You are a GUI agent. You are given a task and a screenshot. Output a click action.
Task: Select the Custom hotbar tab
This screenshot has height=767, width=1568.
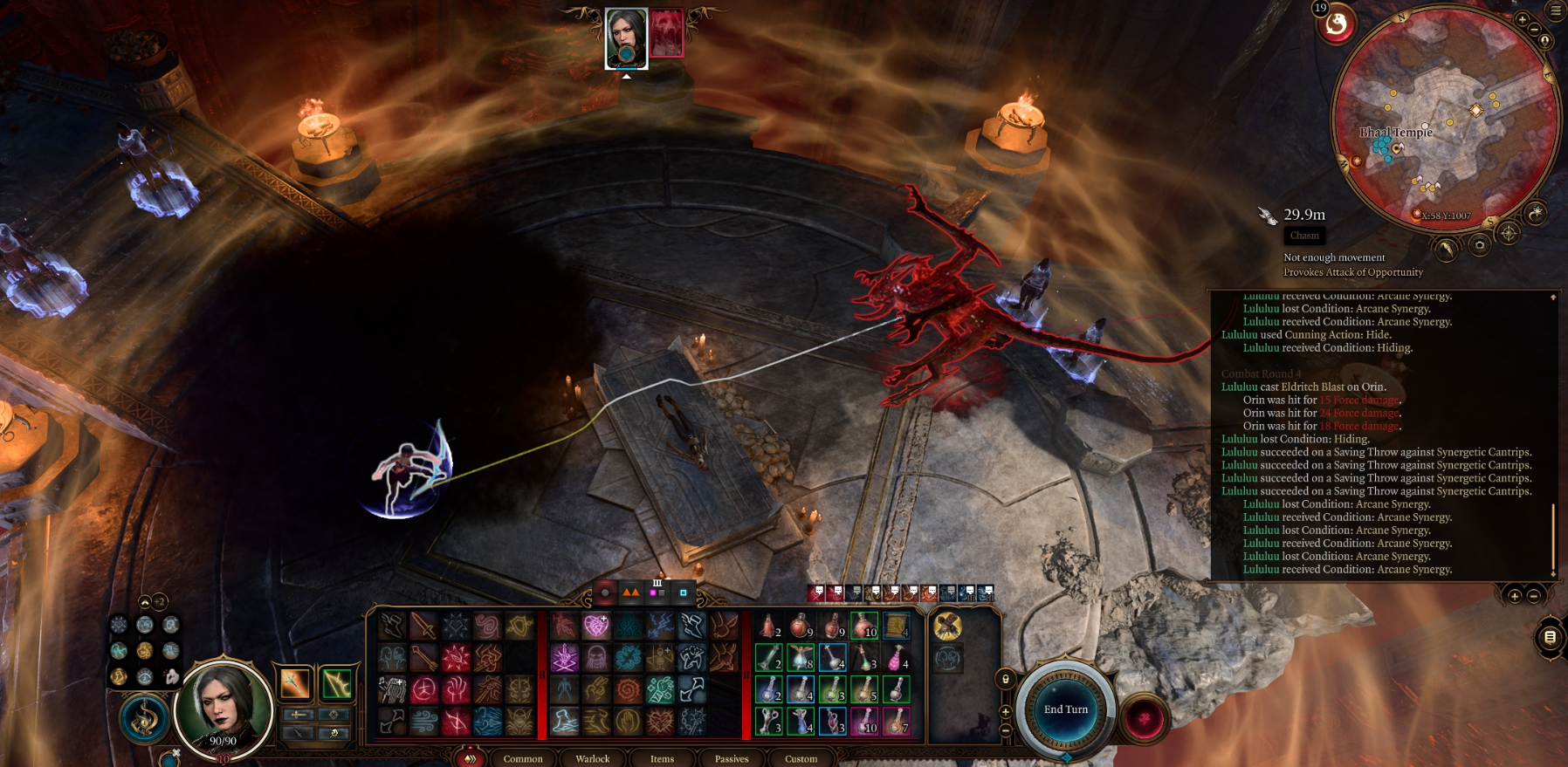(801, 758)
